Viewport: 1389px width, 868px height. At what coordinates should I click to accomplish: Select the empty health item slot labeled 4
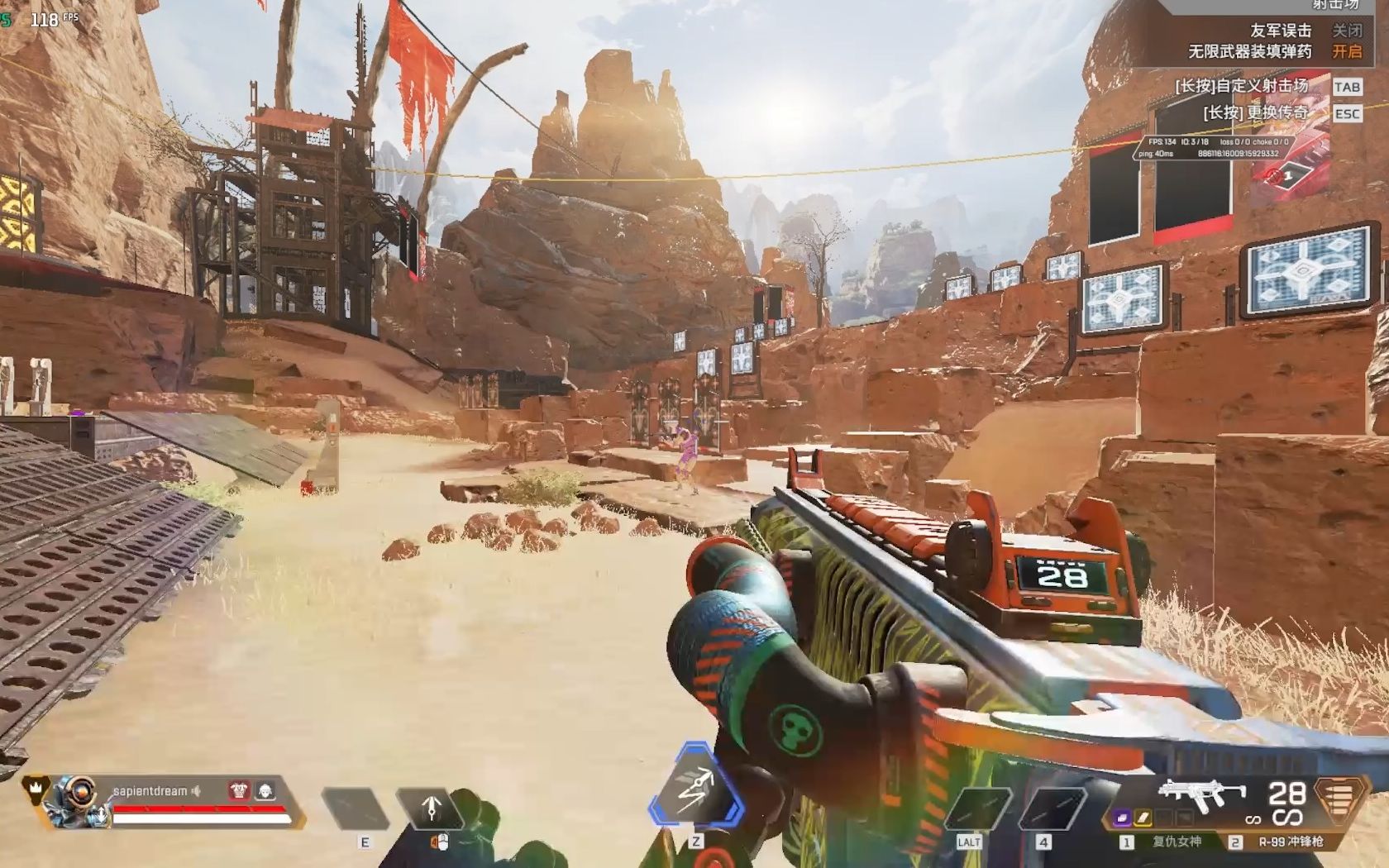1052,808
